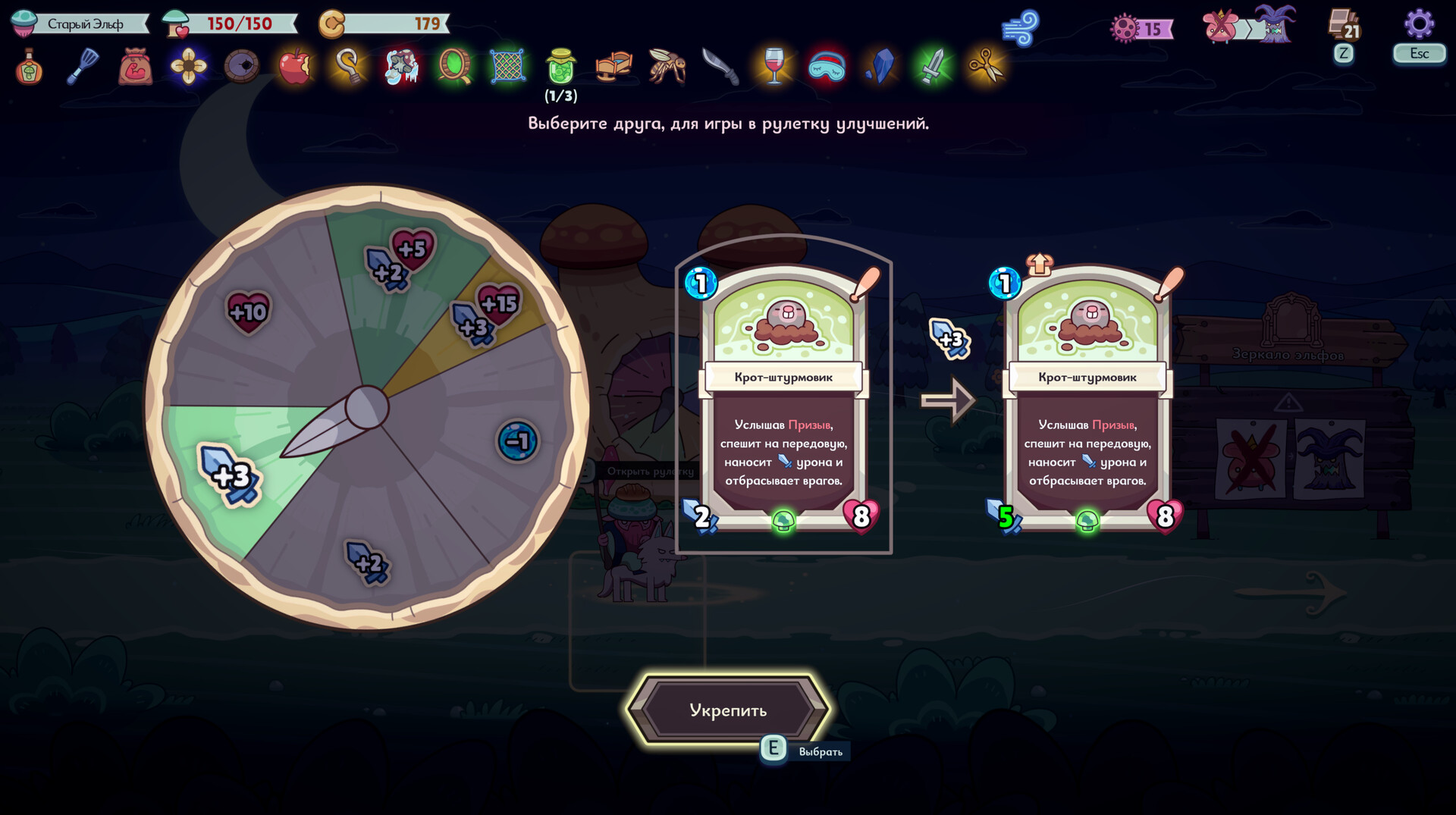
Task: Open the settings gear menu
Action: coord(1419,24)
